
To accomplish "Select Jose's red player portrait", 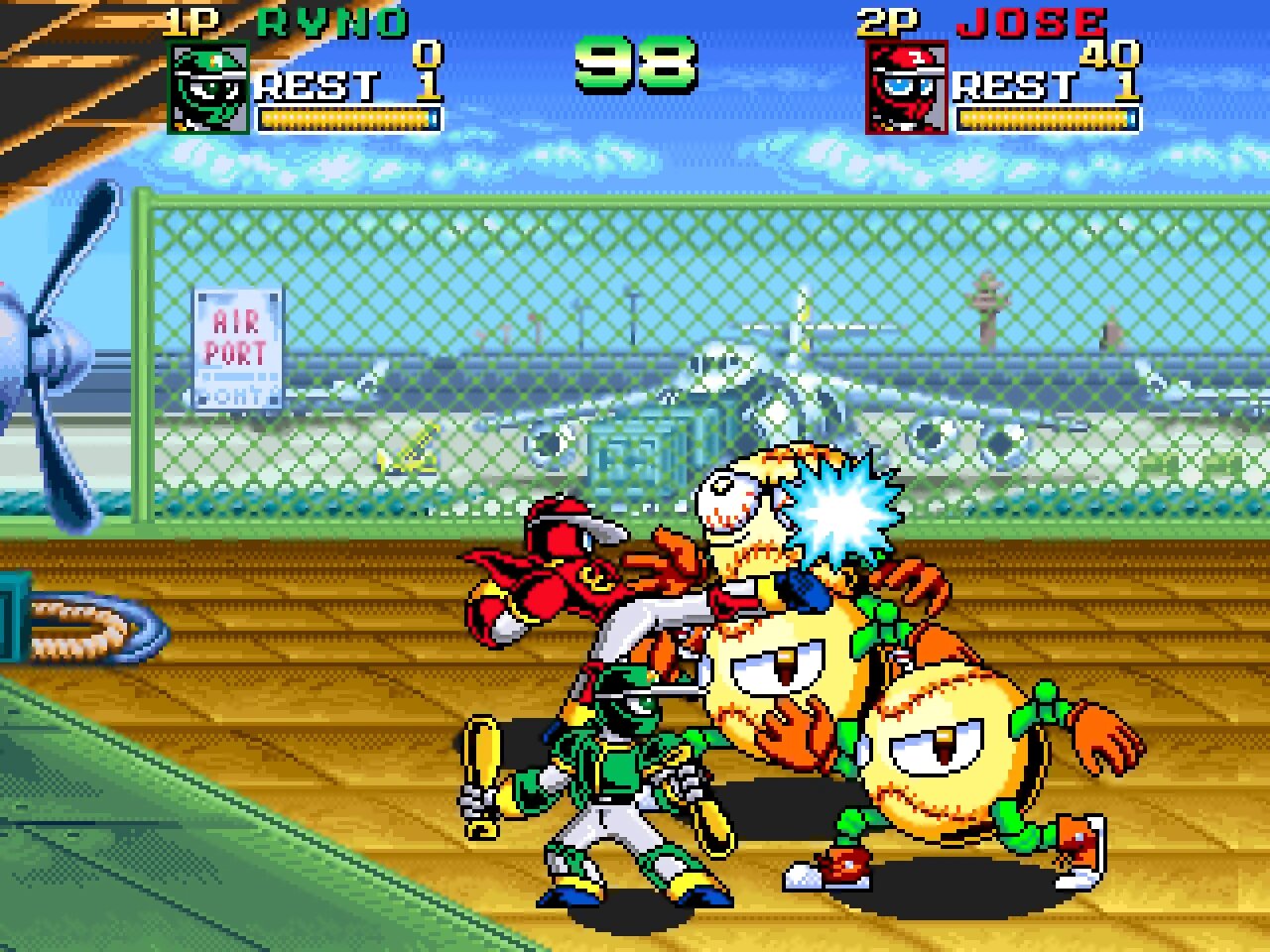I will (x=906, y=87).
